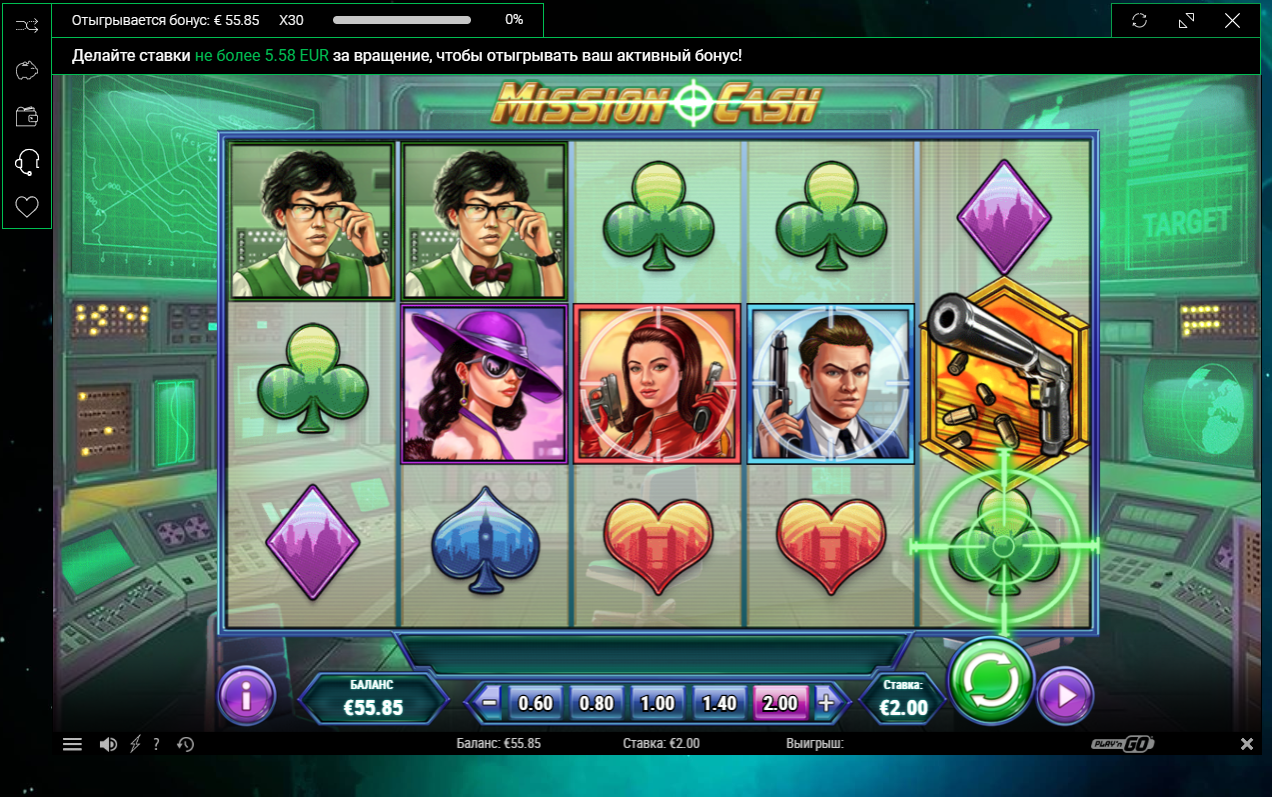
Task: Pick the 1.40 bet value
Action: (x=718, y=702)
